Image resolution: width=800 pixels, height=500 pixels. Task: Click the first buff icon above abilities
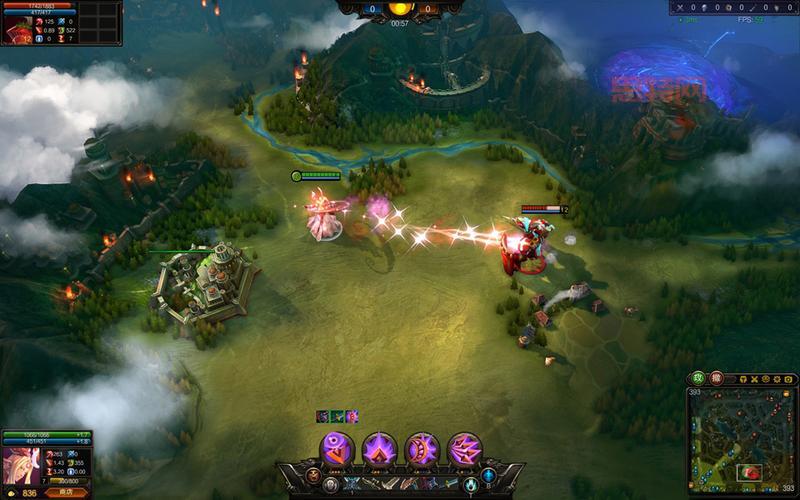323,416
